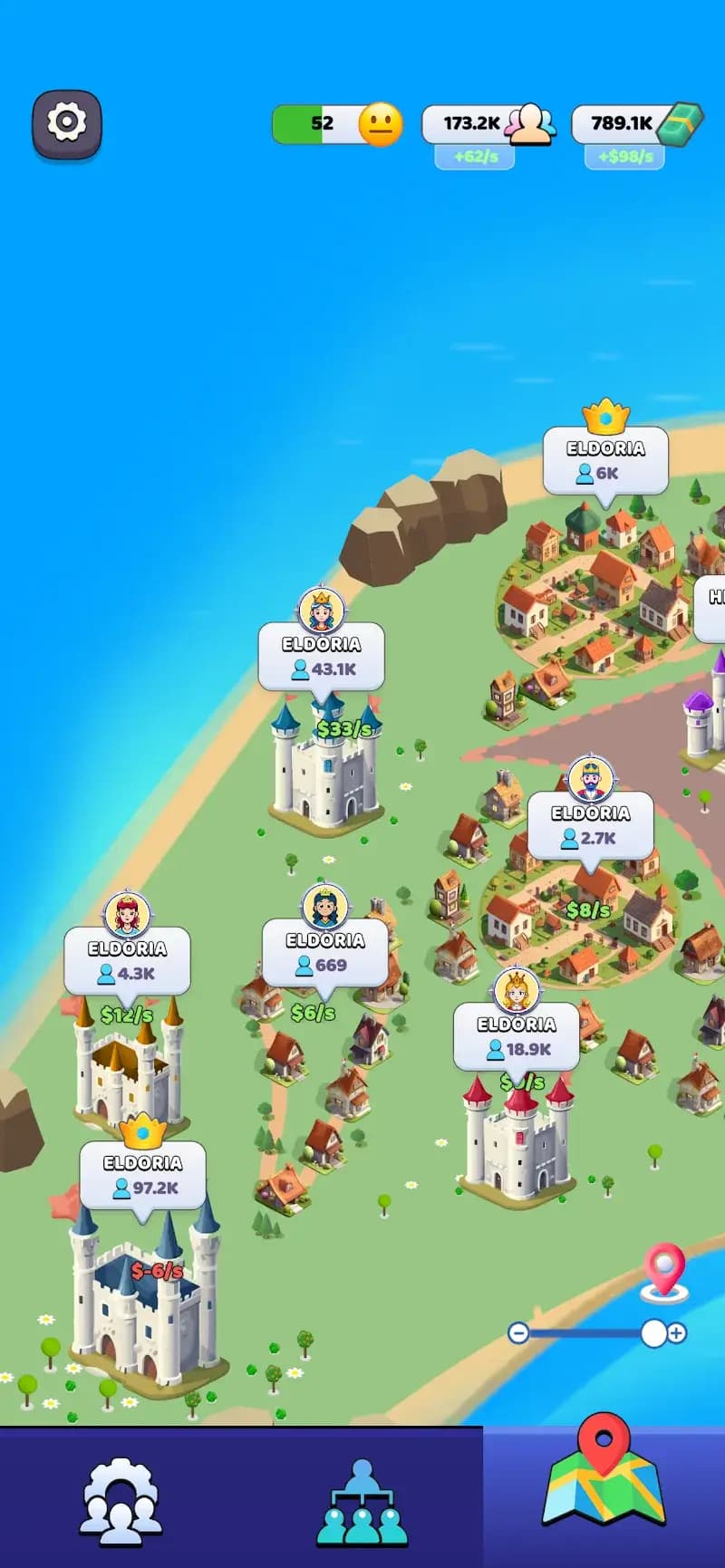Viewport: 725px width, 1568px height.
Task: Select the Eldoria 97.2K city label
Action: tap(143, 1175)
